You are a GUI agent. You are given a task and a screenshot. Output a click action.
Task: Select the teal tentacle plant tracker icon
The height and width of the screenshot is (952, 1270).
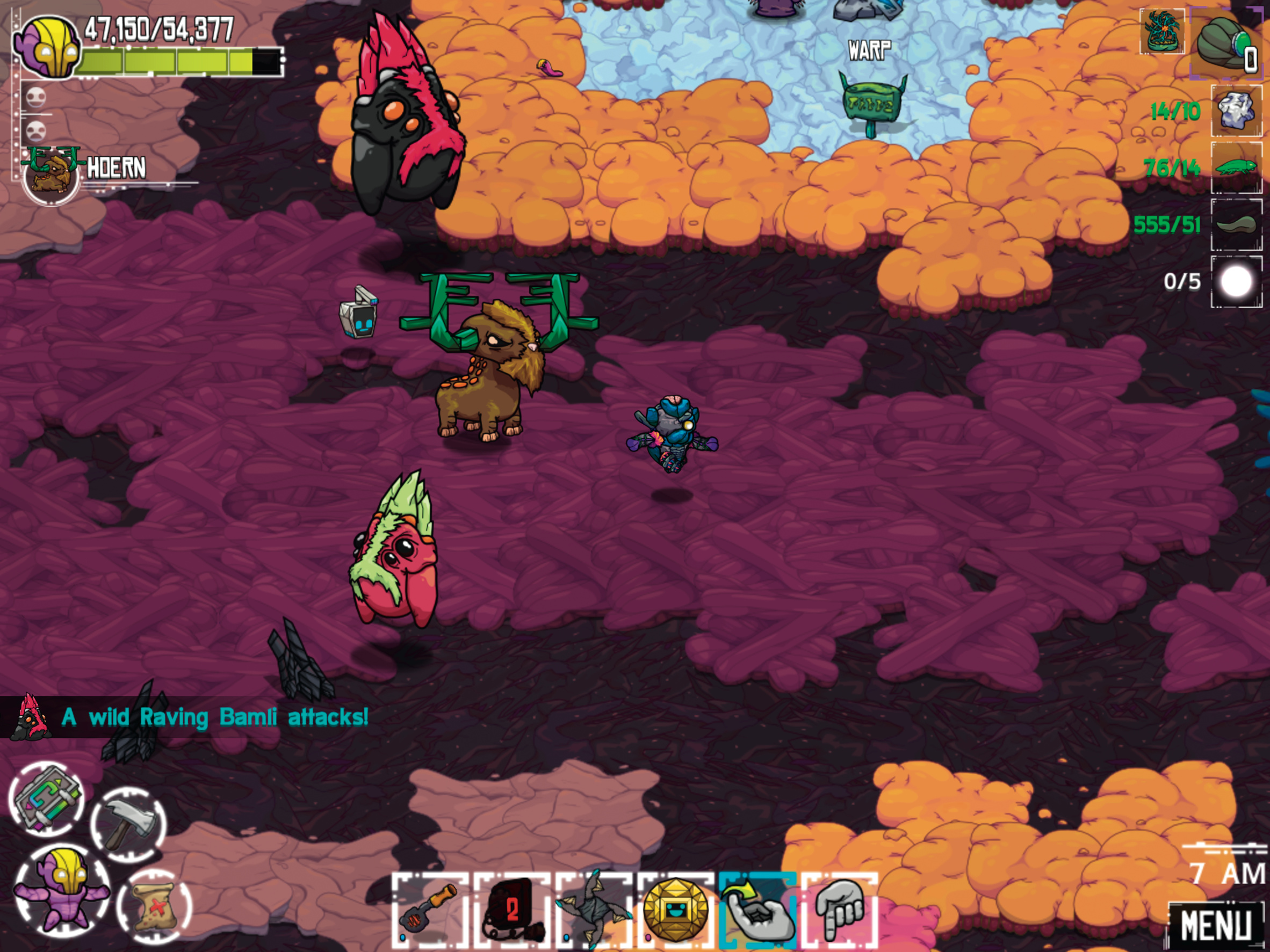tap(1162, 32)
